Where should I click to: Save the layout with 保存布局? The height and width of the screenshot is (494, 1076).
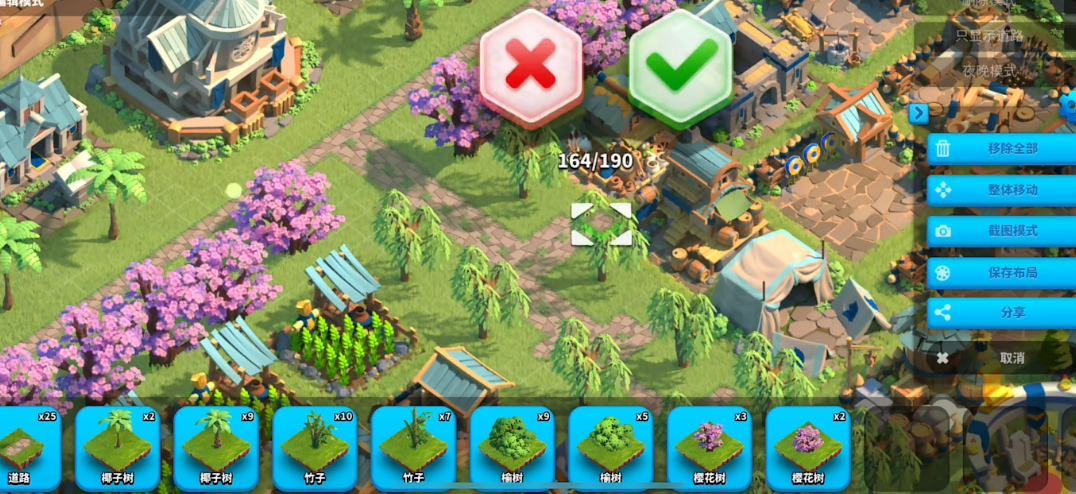tap(1001, 272)
